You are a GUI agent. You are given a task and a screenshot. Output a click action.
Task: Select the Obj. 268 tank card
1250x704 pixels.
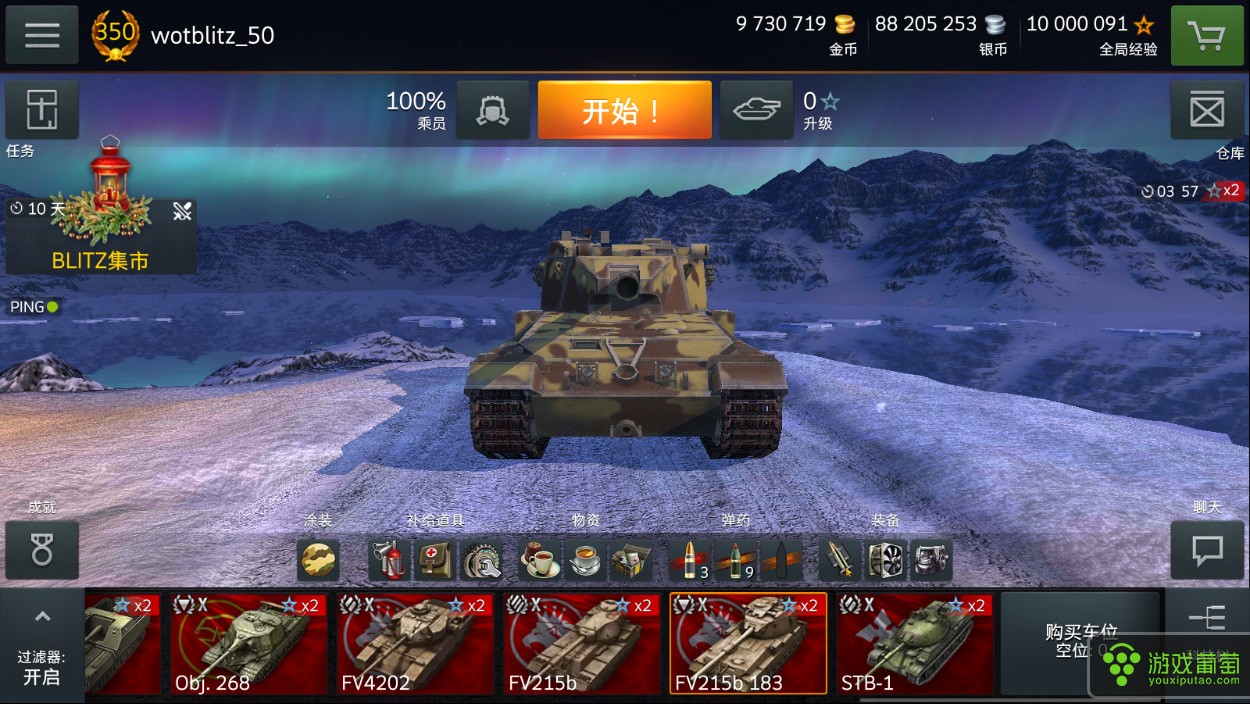tap(247, 643)
